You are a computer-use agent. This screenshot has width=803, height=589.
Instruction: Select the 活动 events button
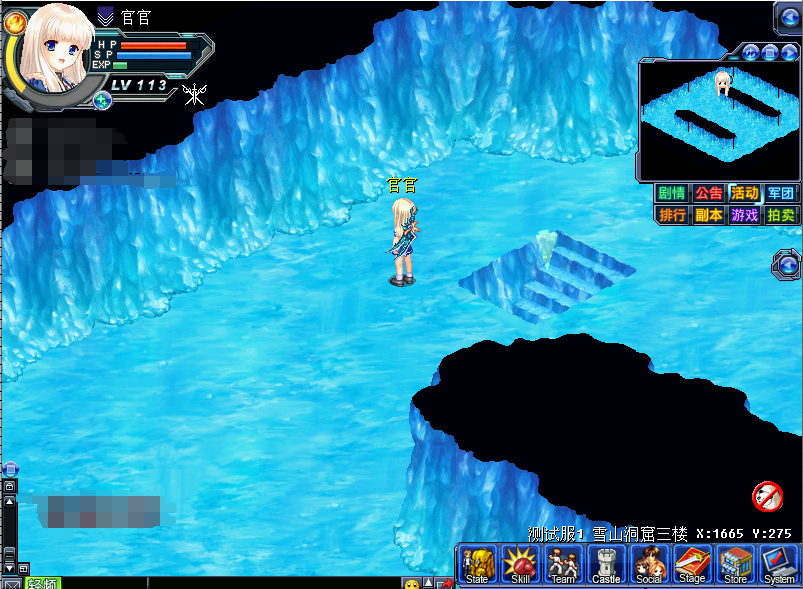pos(744,194)
